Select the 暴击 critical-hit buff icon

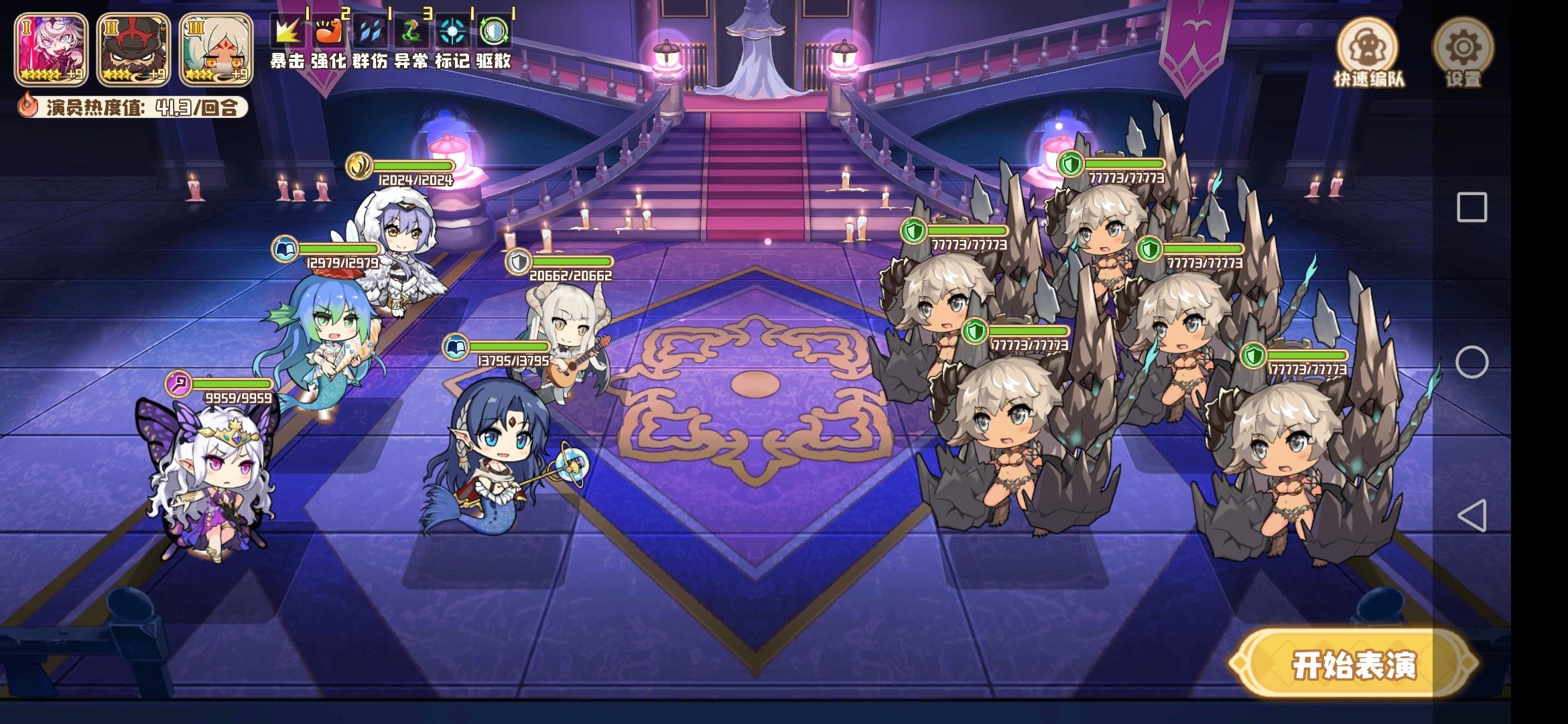pyautogui.click(x=287, y=31)
